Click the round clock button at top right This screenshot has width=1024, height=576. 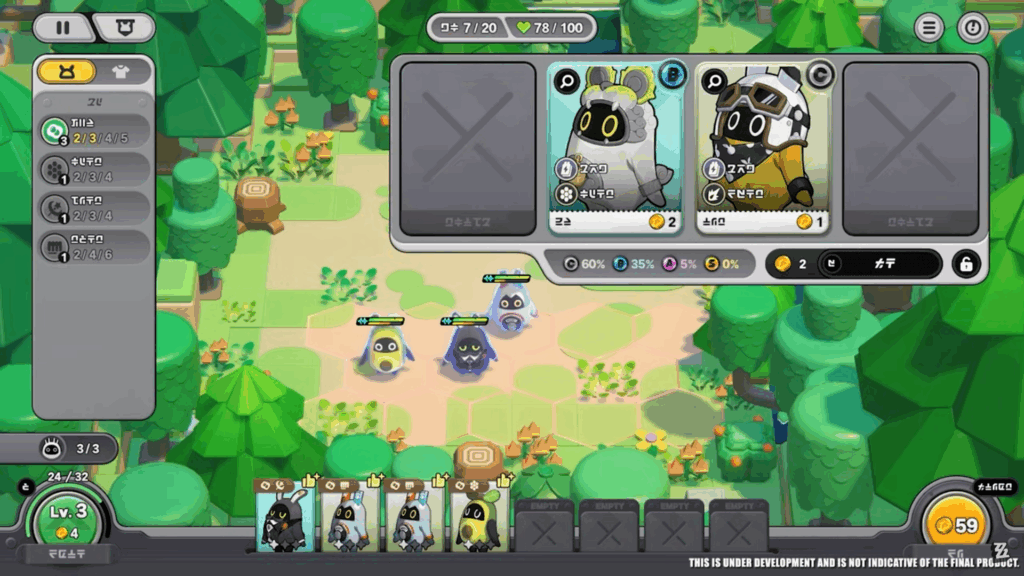972,28
